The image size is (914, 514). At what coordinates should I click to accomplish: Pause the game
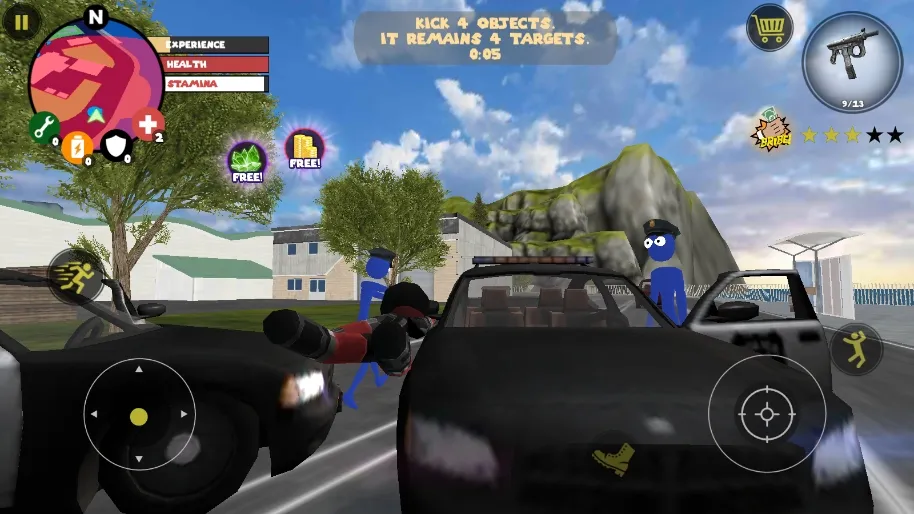[x=21, y=22]
